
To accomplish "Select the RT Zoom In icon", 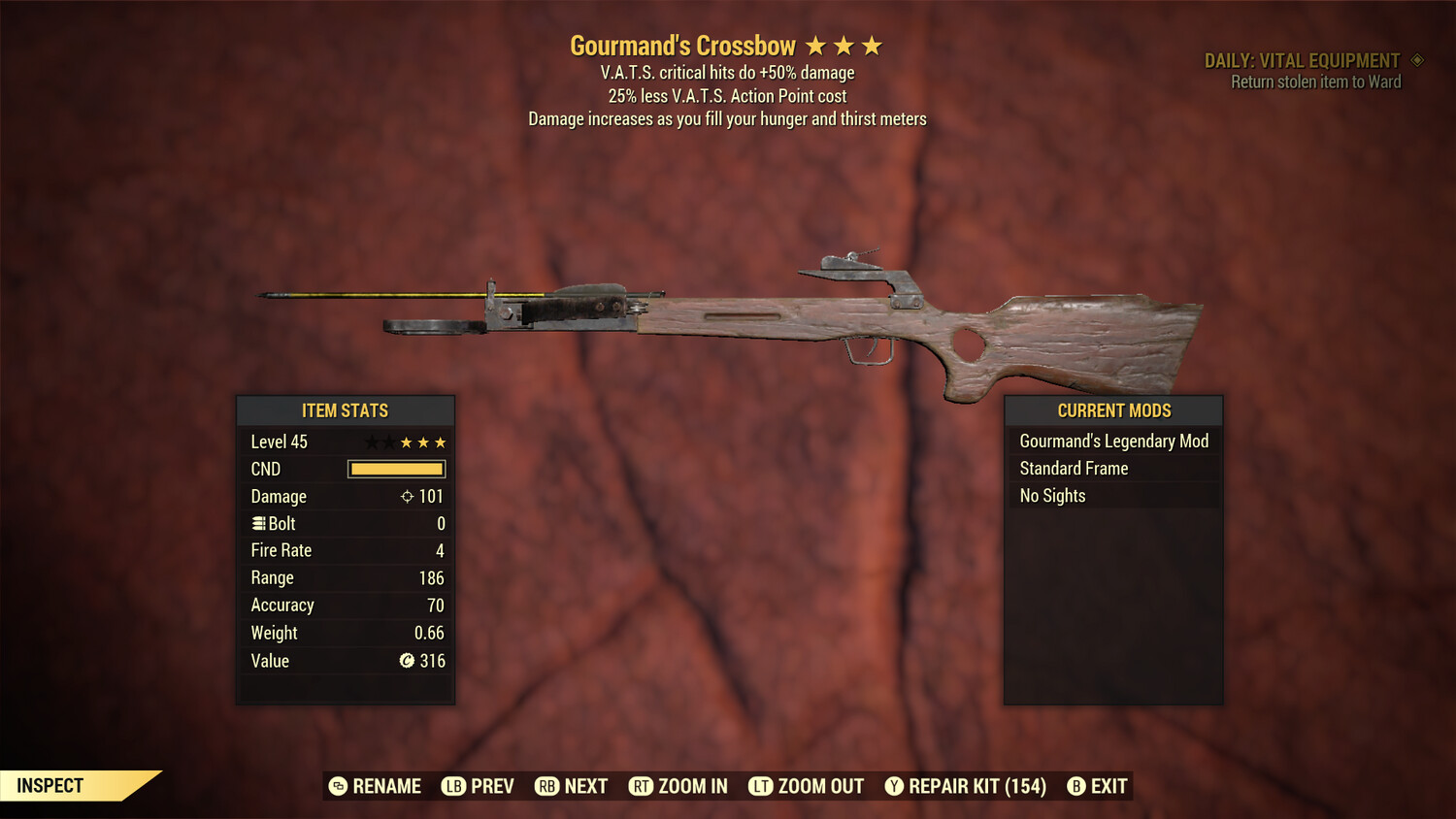I will (x=642, y=786).
